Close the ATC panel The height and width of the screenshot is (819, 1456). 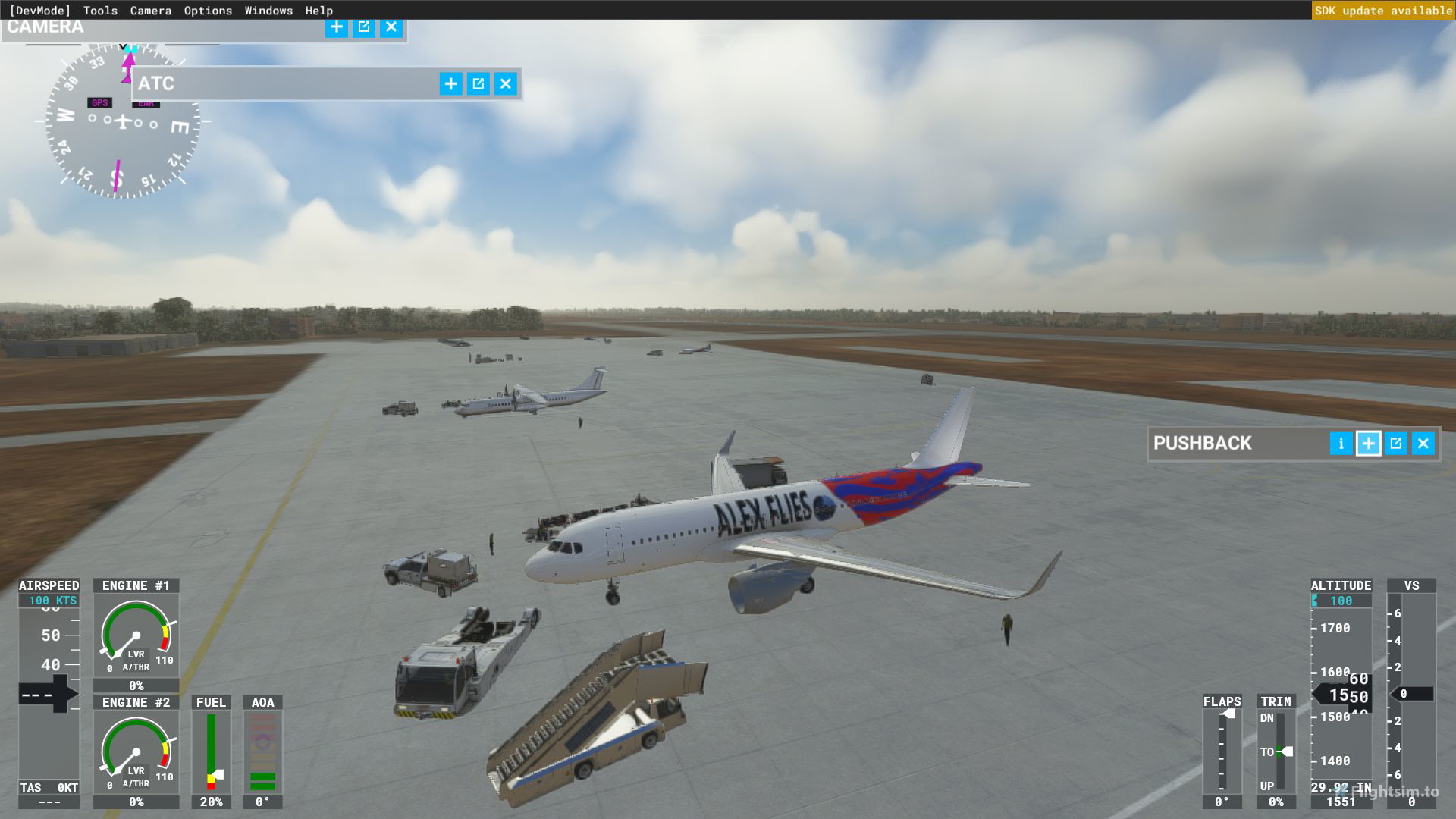coord(505,84)
